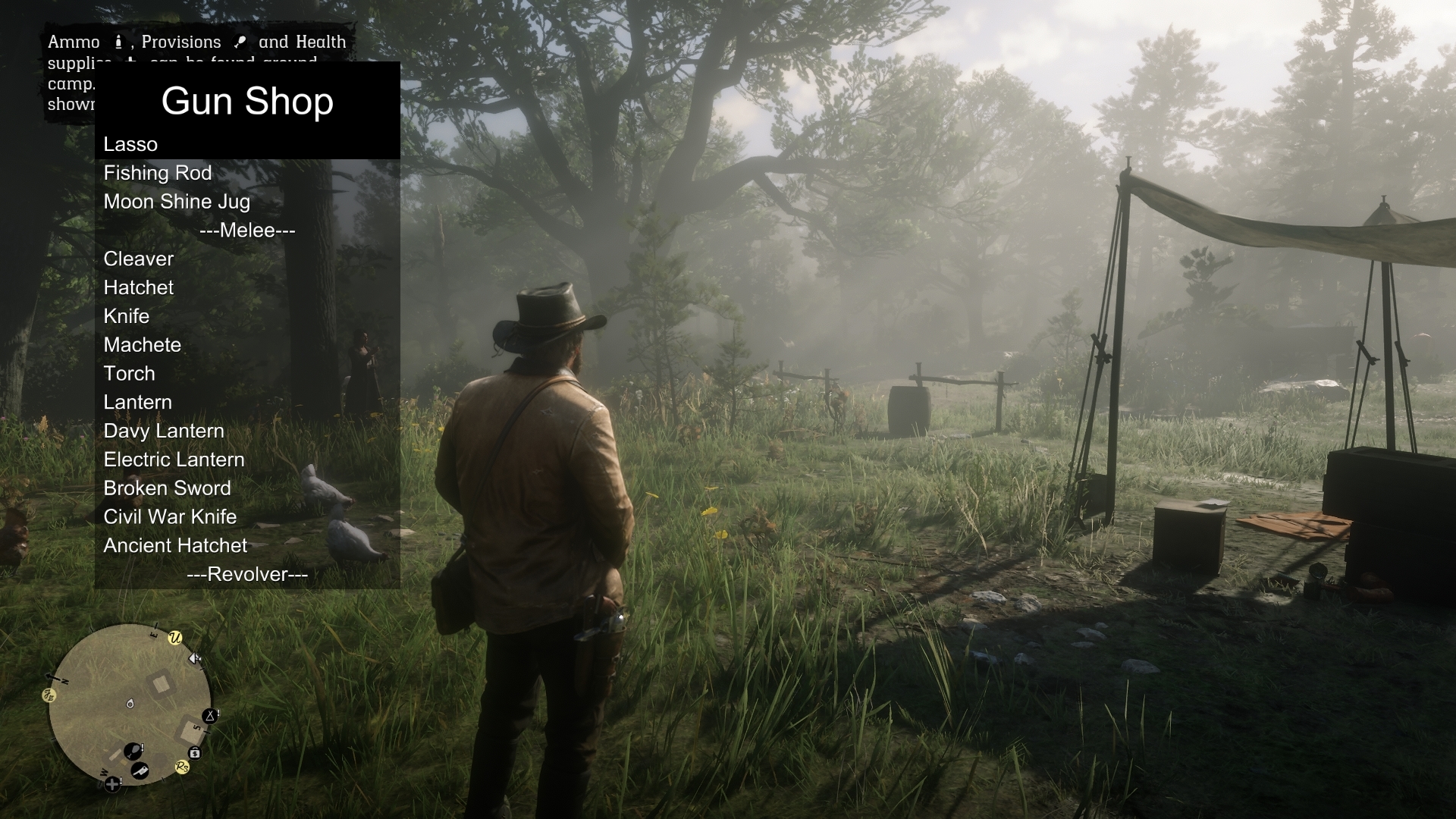
Task: Select Lasso from the Gun Shop list
Action: (x=130, y=144)
